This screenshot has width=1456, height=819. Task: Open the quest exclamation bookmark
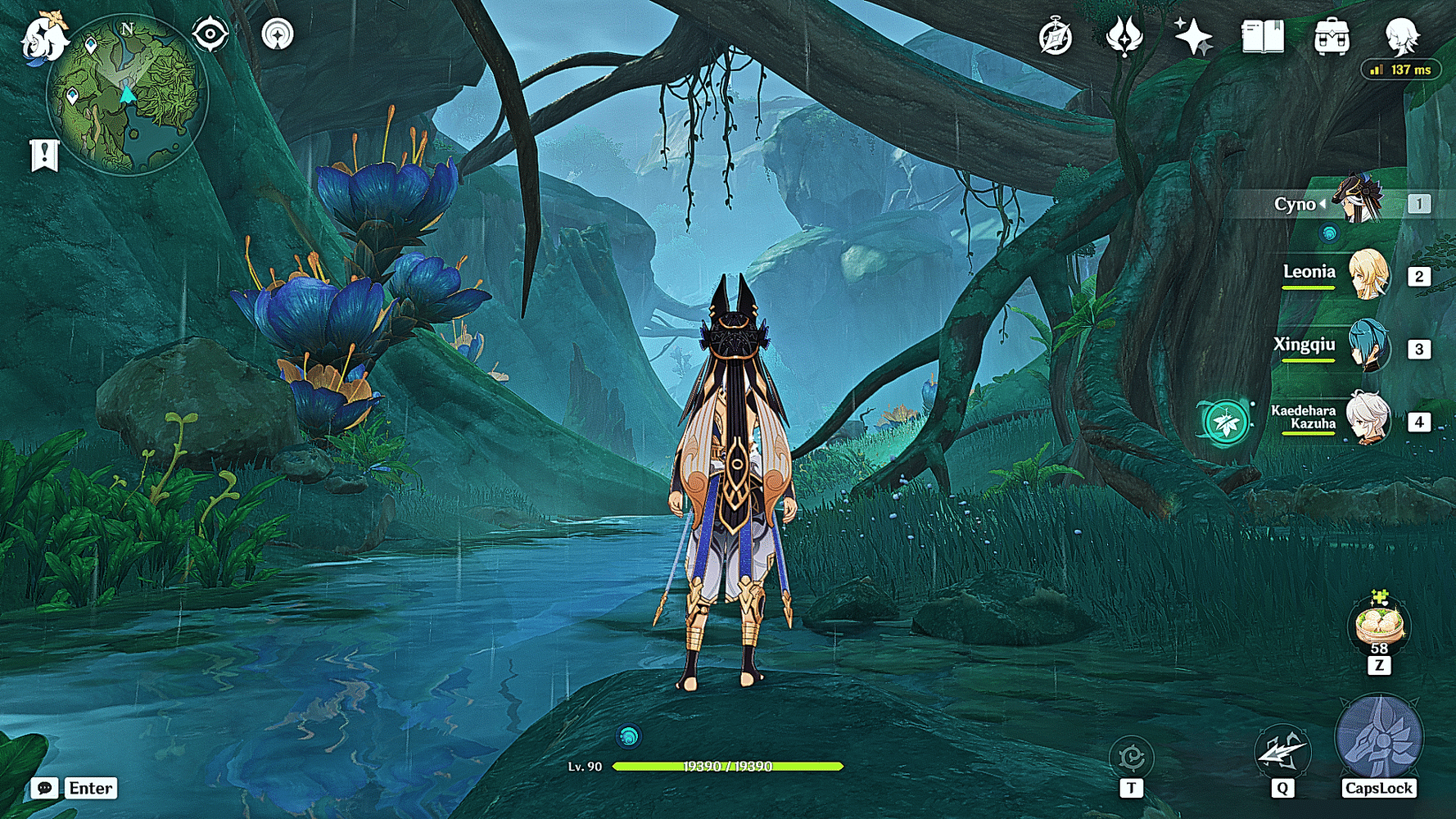pyautogui.click(x=44, y=154)
